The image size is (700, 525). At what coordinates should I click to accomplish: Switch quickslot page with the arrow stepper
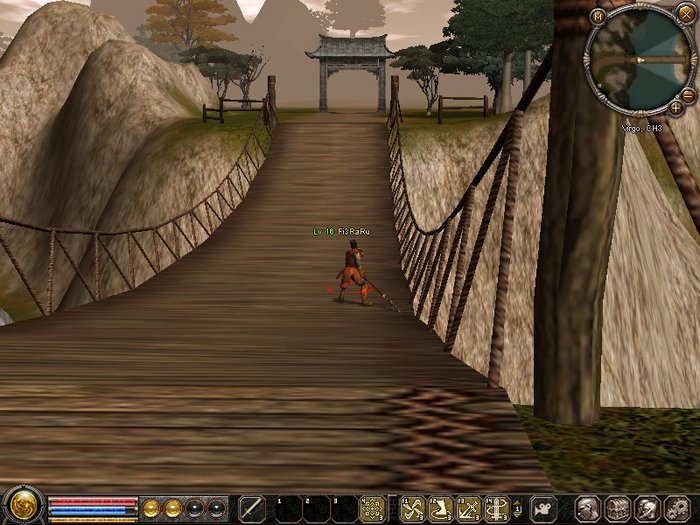pos(519,508)
